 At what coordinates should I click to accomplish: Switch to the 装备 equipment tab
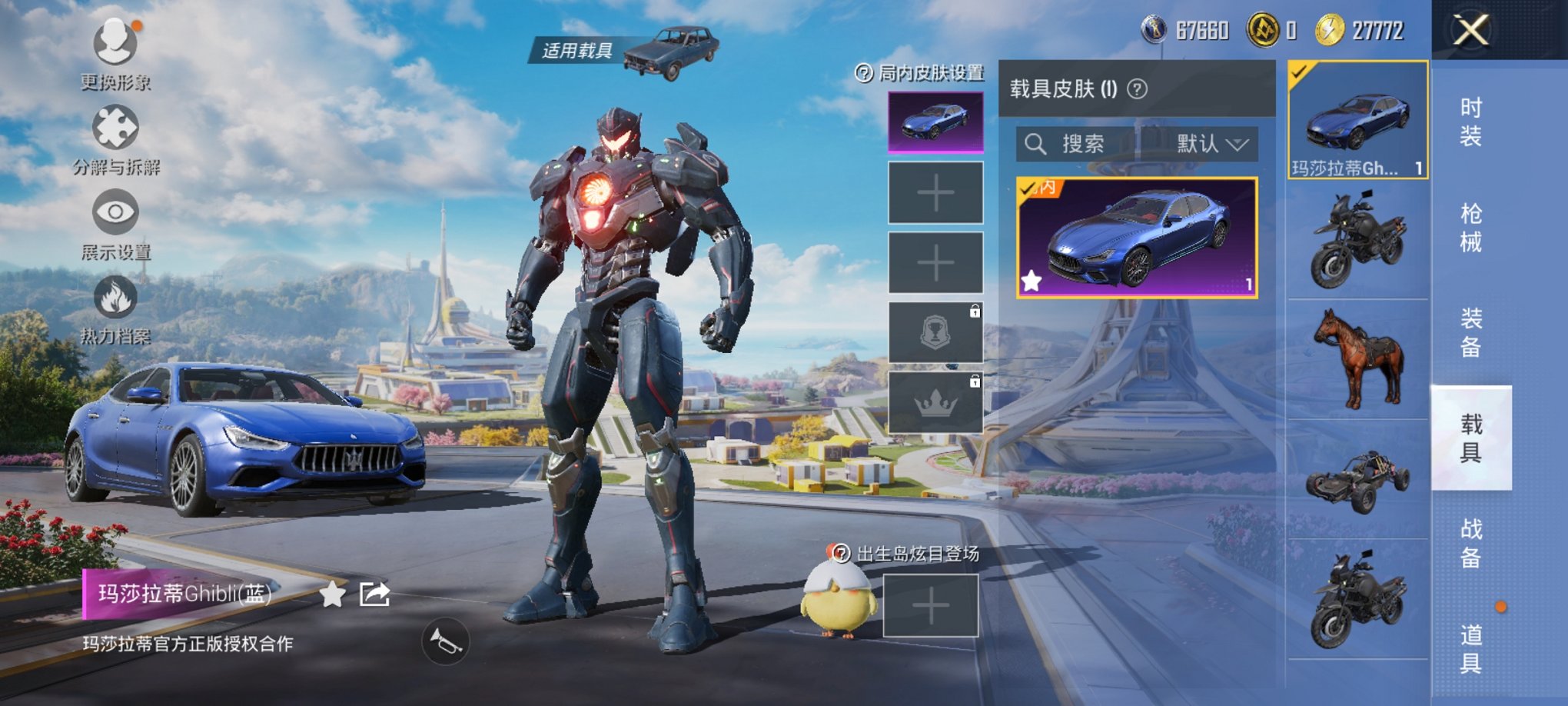pyautogui.click(x=1470, y=333)
